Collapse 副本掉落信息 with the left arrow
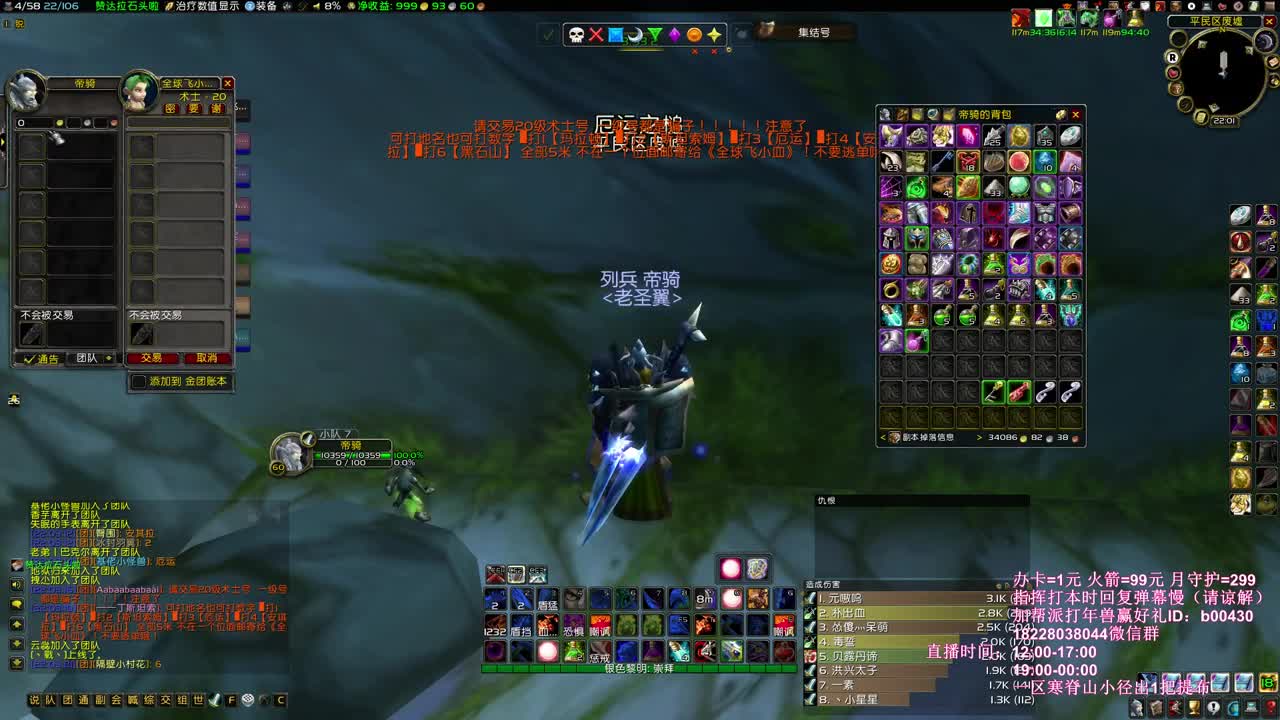 883,438
